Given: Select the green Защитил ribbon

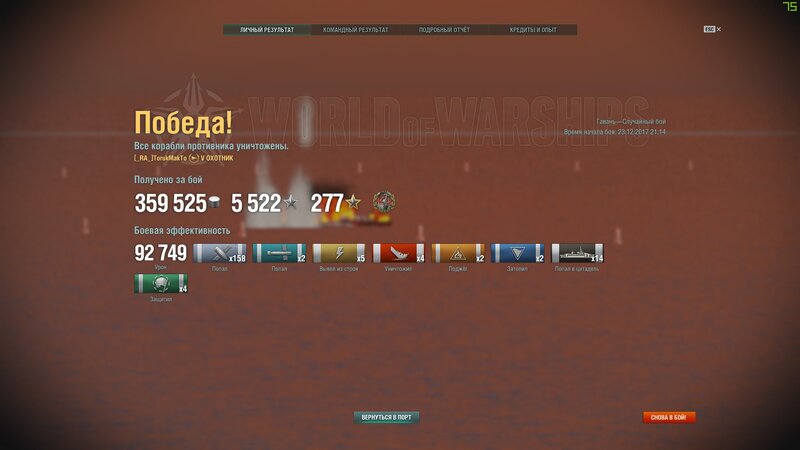Looking at the screenshot, I should [161, 283].
